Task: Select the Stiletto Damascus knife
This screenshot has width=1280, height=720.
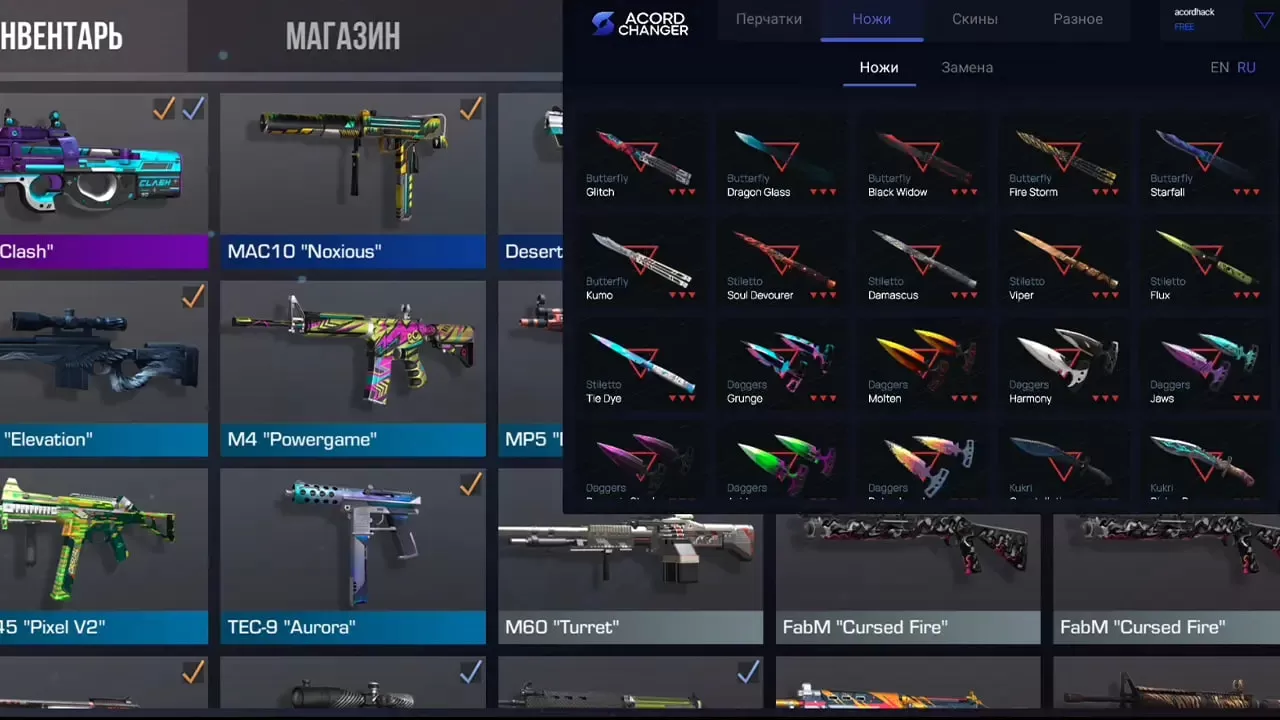Action: pos(923,264)
